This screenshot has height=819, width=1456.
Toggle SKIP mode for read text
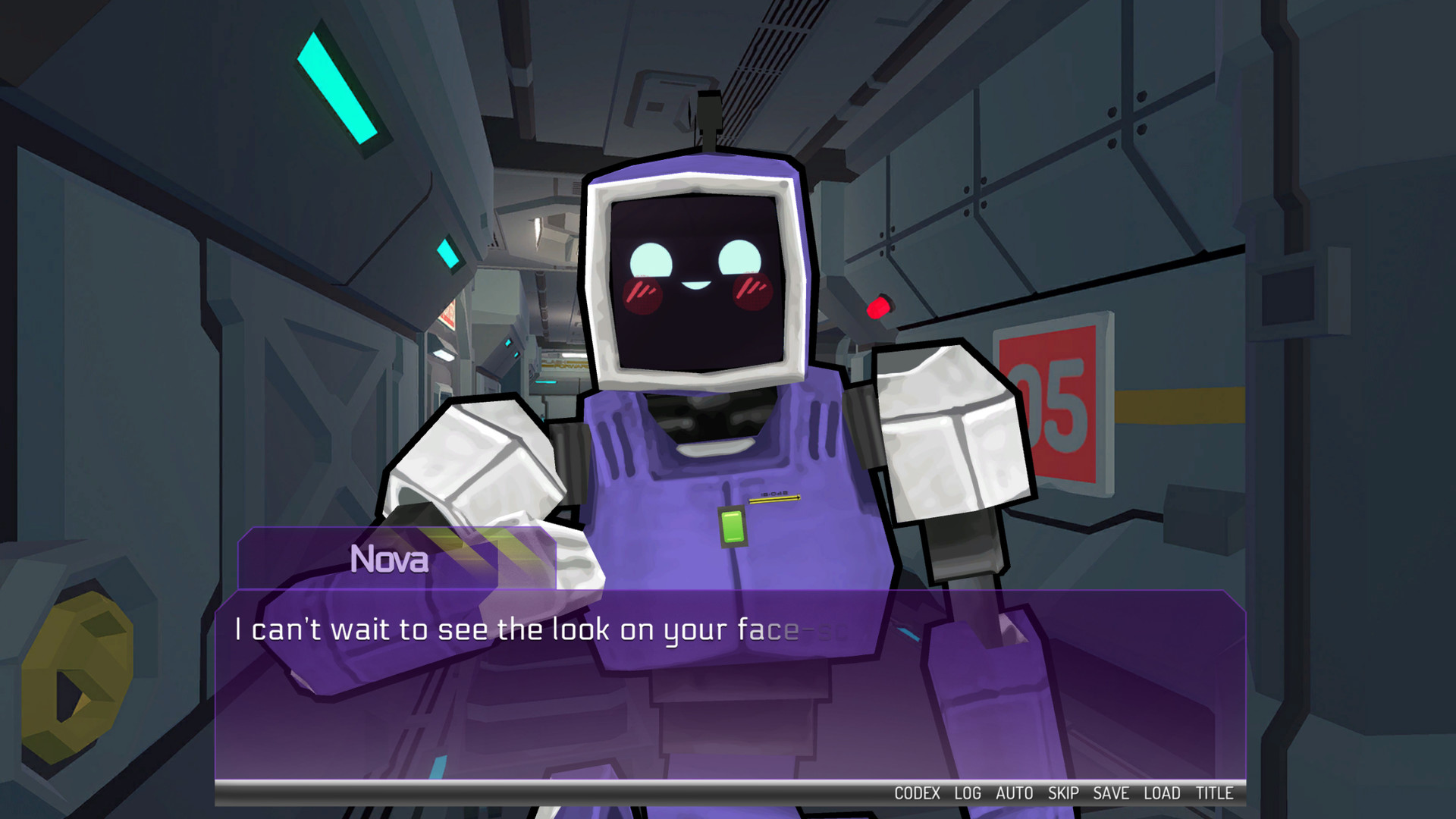tap(1064, 794)
